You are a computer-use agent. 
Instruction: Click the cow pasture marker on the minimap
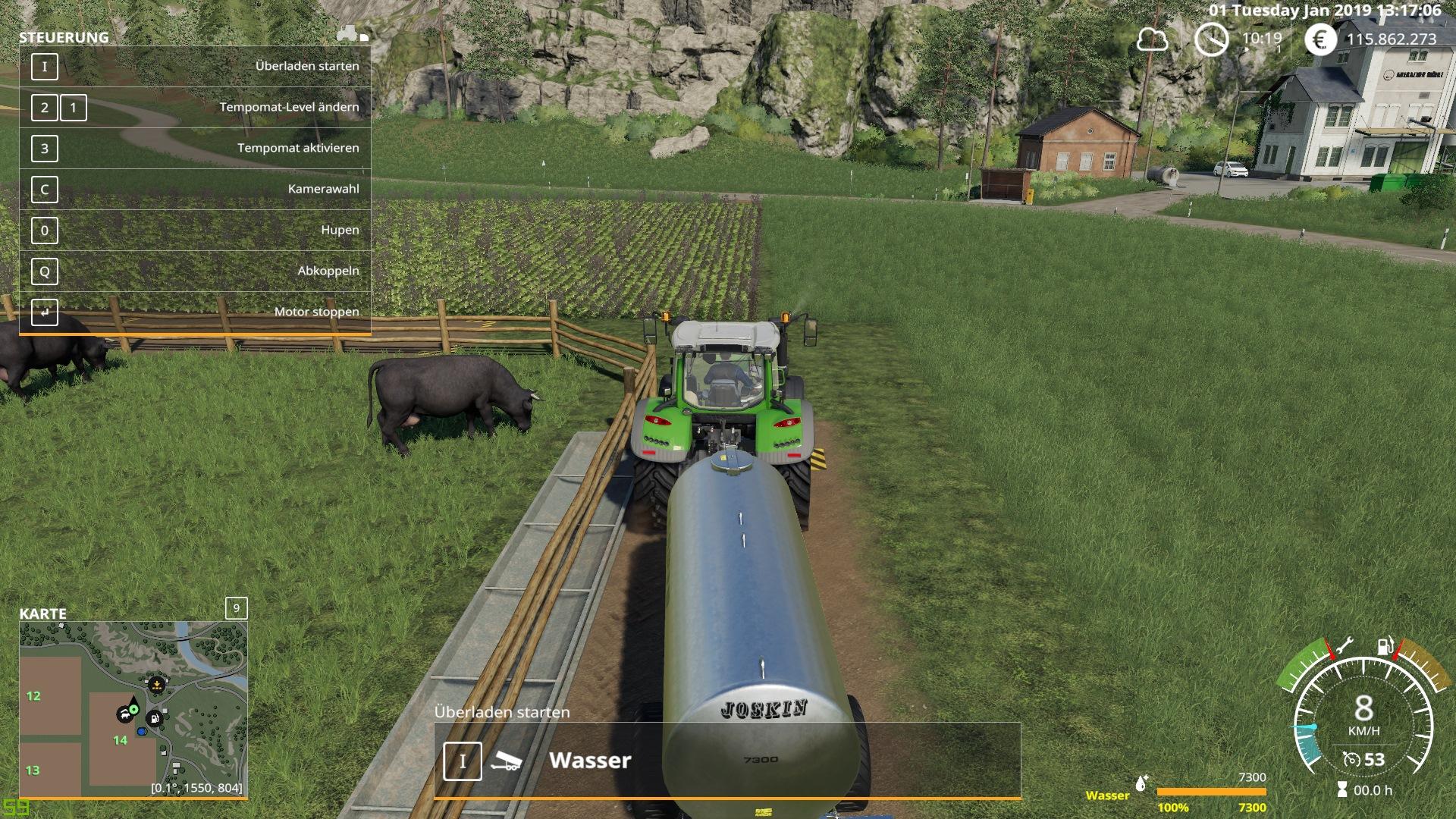coord(124,714)
